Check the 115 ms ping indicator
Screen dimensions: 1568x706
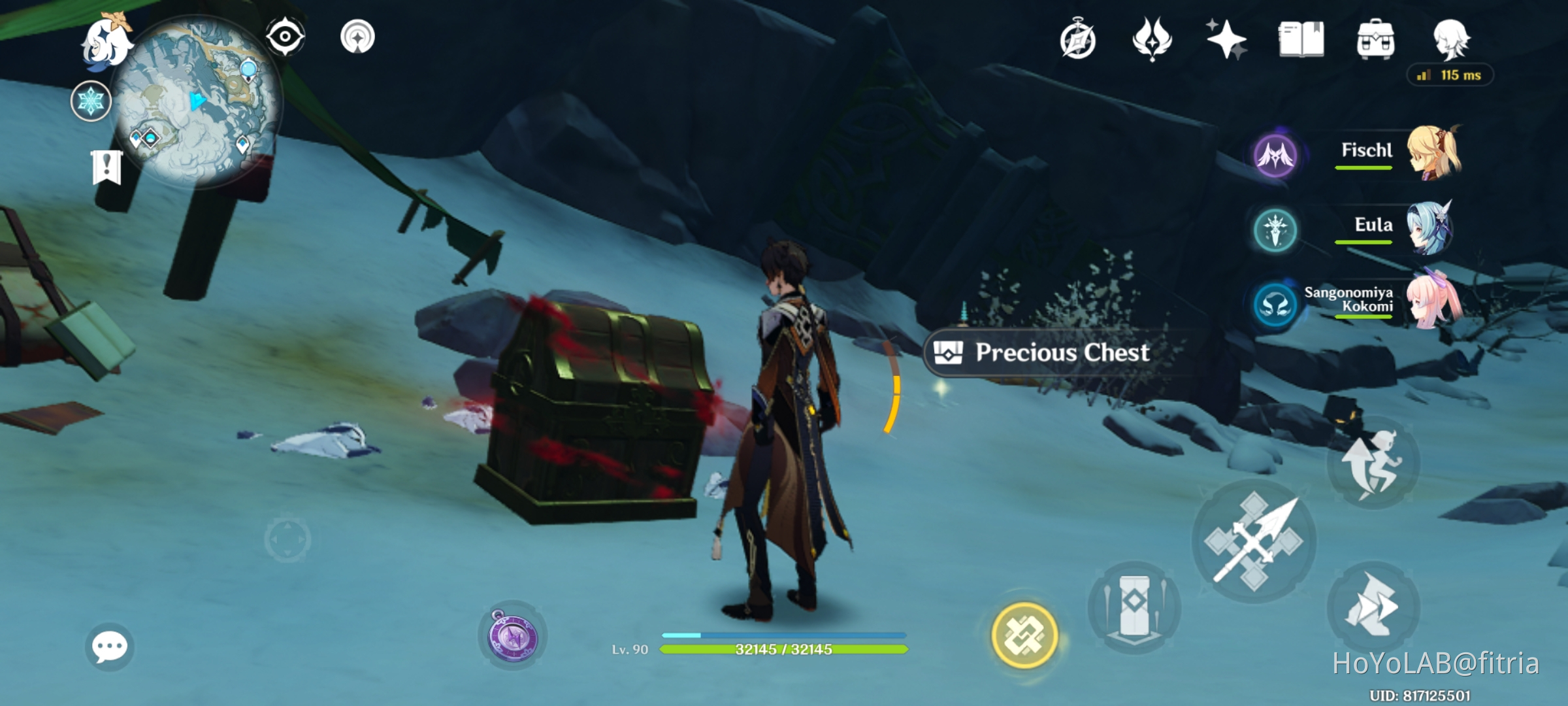coord(1452,76)
